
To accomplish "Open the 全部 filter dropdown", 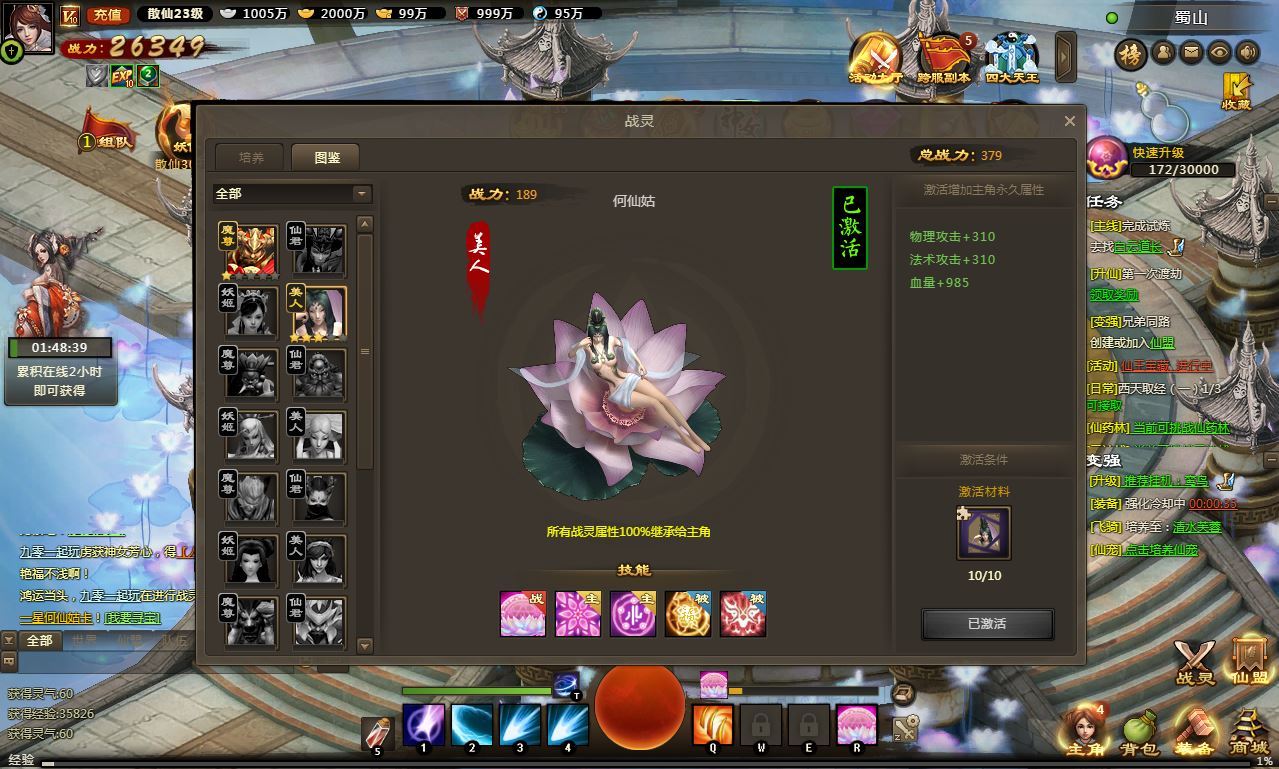I will [x=291, y=193].
